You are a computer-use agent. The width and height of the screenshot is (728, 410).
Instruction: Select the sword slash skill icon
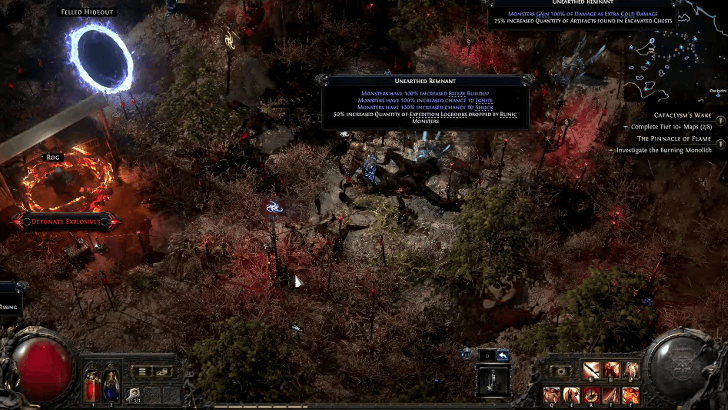pos(592,371)
